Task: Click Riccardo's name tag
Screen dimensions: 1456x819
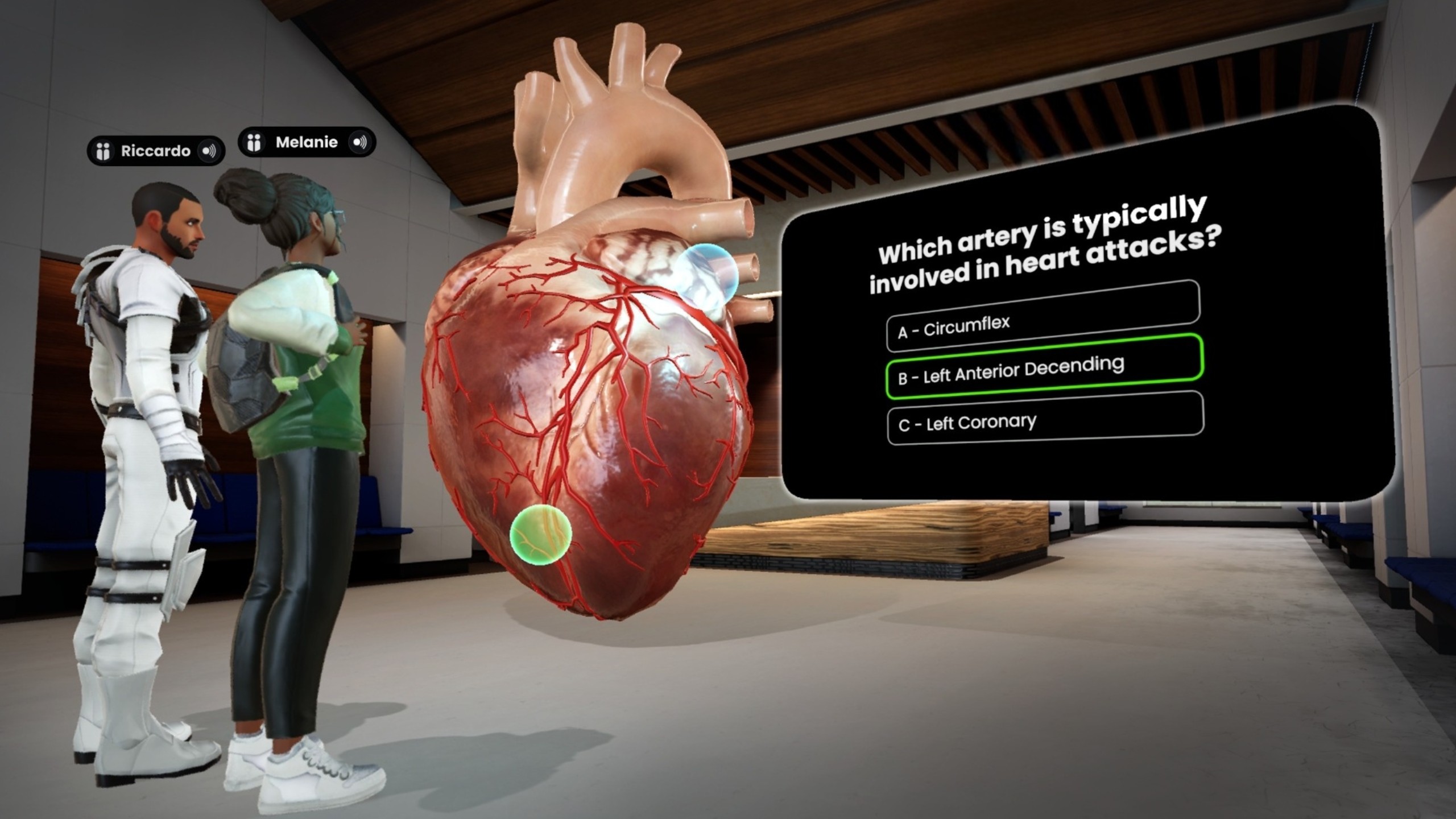Action: [x=155, y=151]
